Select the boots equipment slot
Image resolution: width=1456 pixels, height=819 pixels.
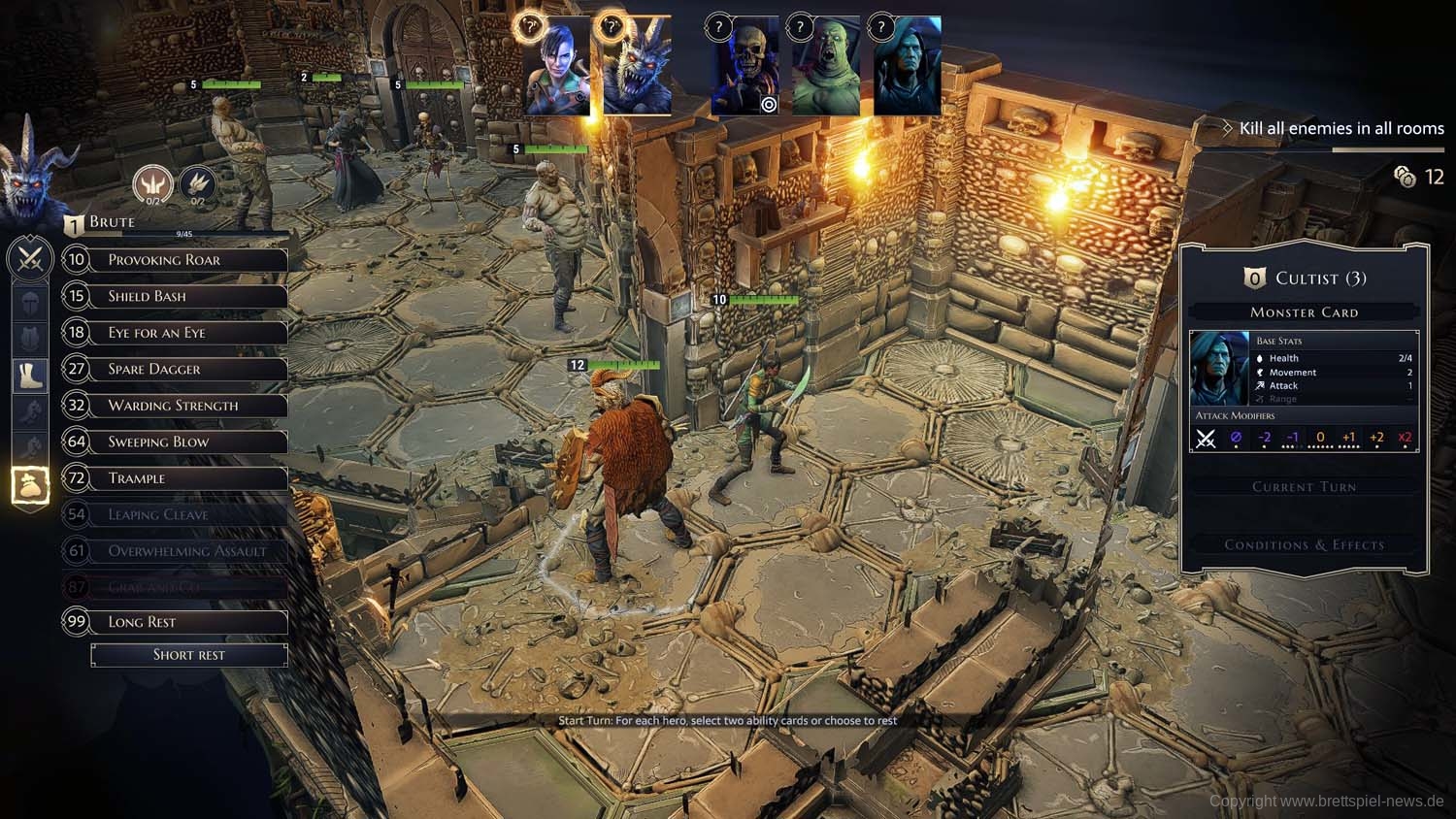(30, 375)
